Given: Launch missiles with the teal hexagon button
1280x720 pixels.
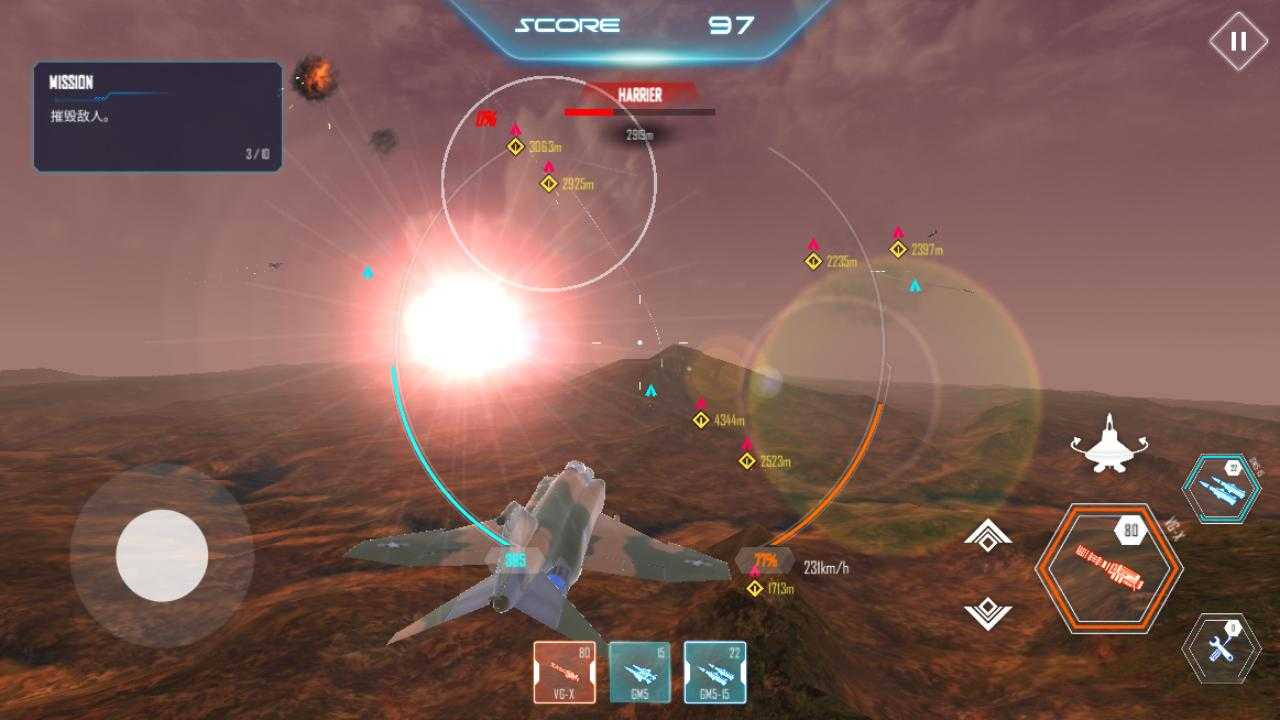Looking at the screenshot, I should click(x=1221, y=488).
